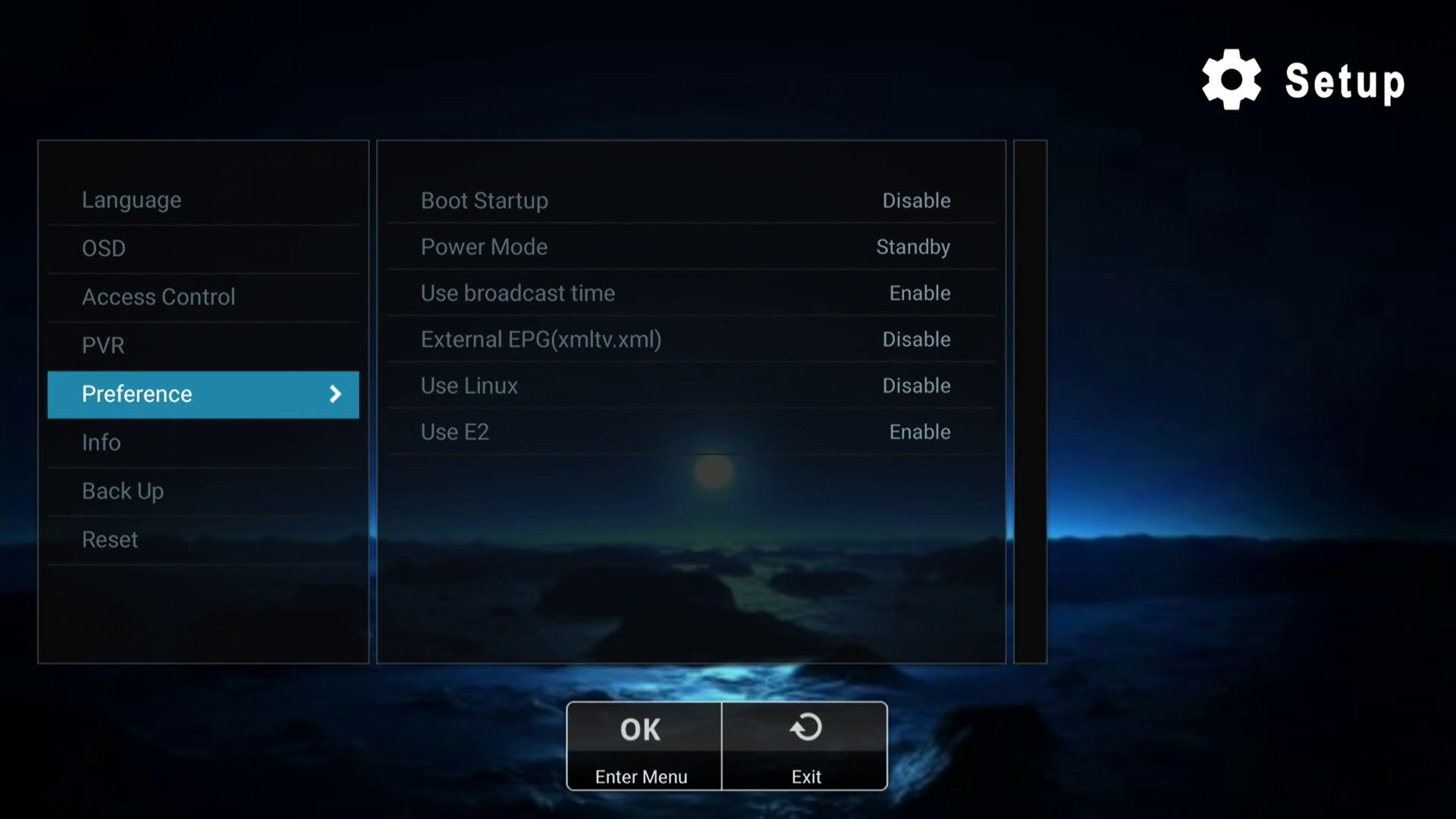
Task: Toggle External EPG(xmltv.xml) setting
Action: click(690, 340)
